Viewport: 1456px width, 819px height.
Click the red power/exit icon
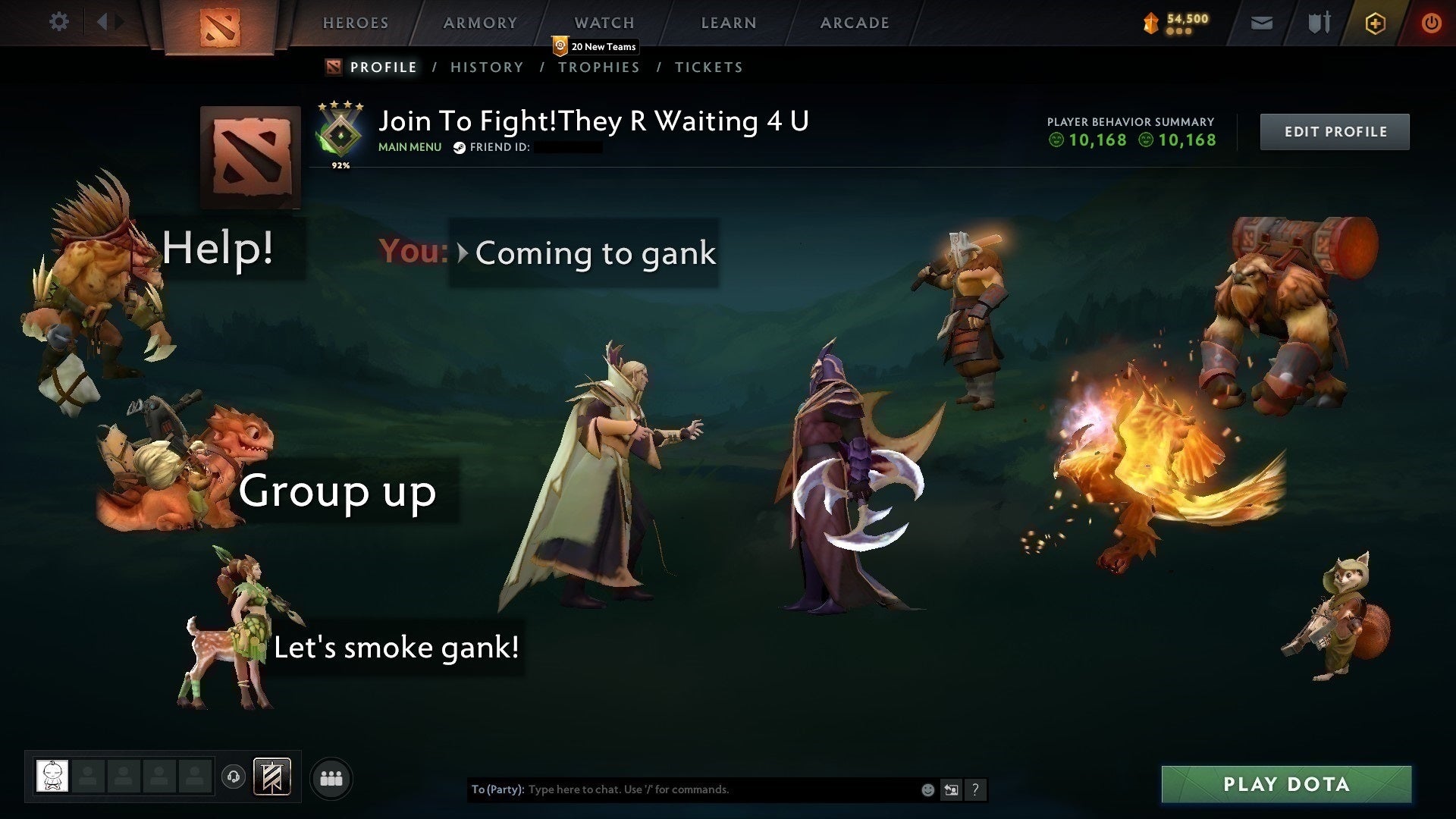click(1432, 22)
